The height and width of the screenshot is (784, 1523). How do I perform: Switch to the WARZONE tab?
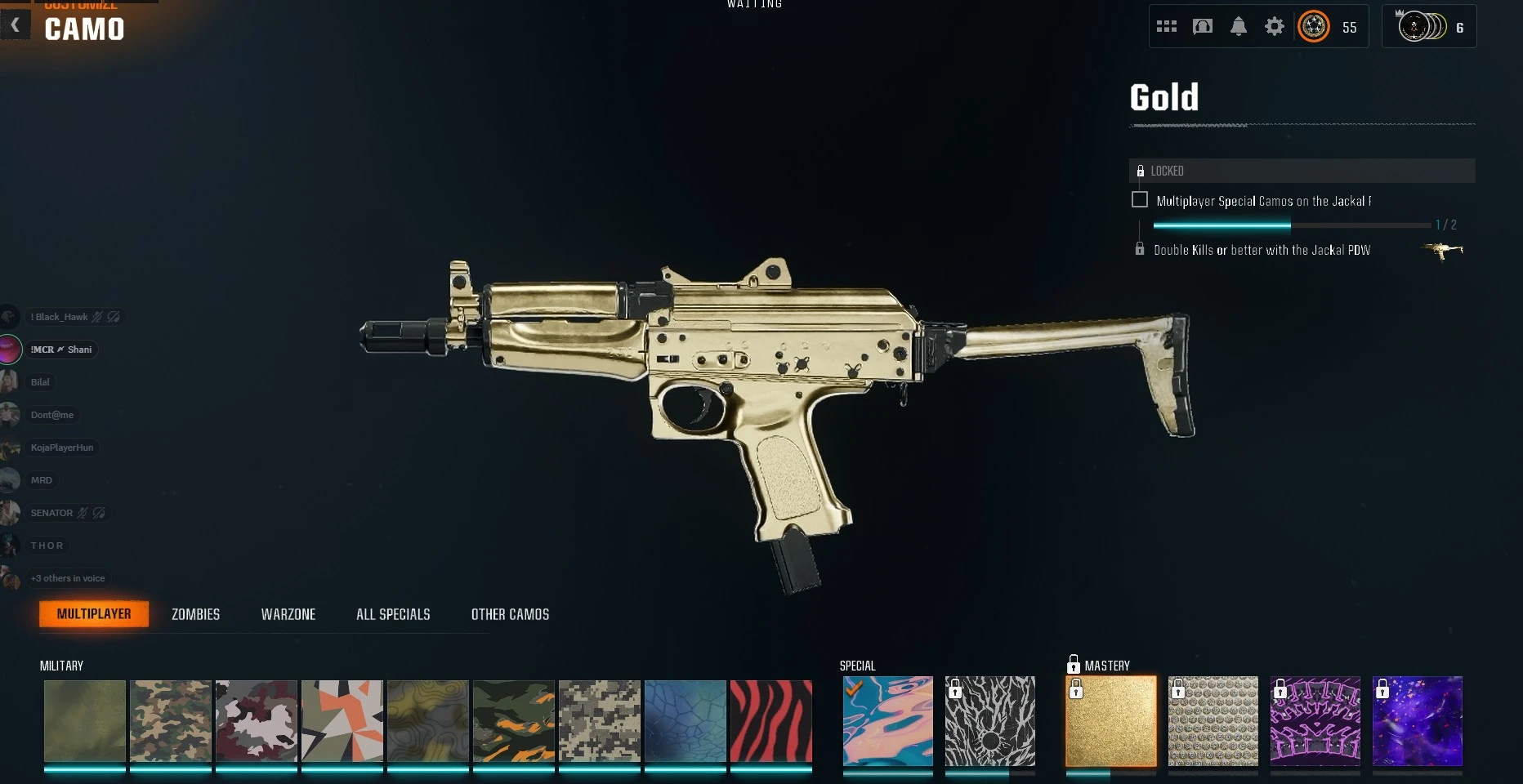288,614
